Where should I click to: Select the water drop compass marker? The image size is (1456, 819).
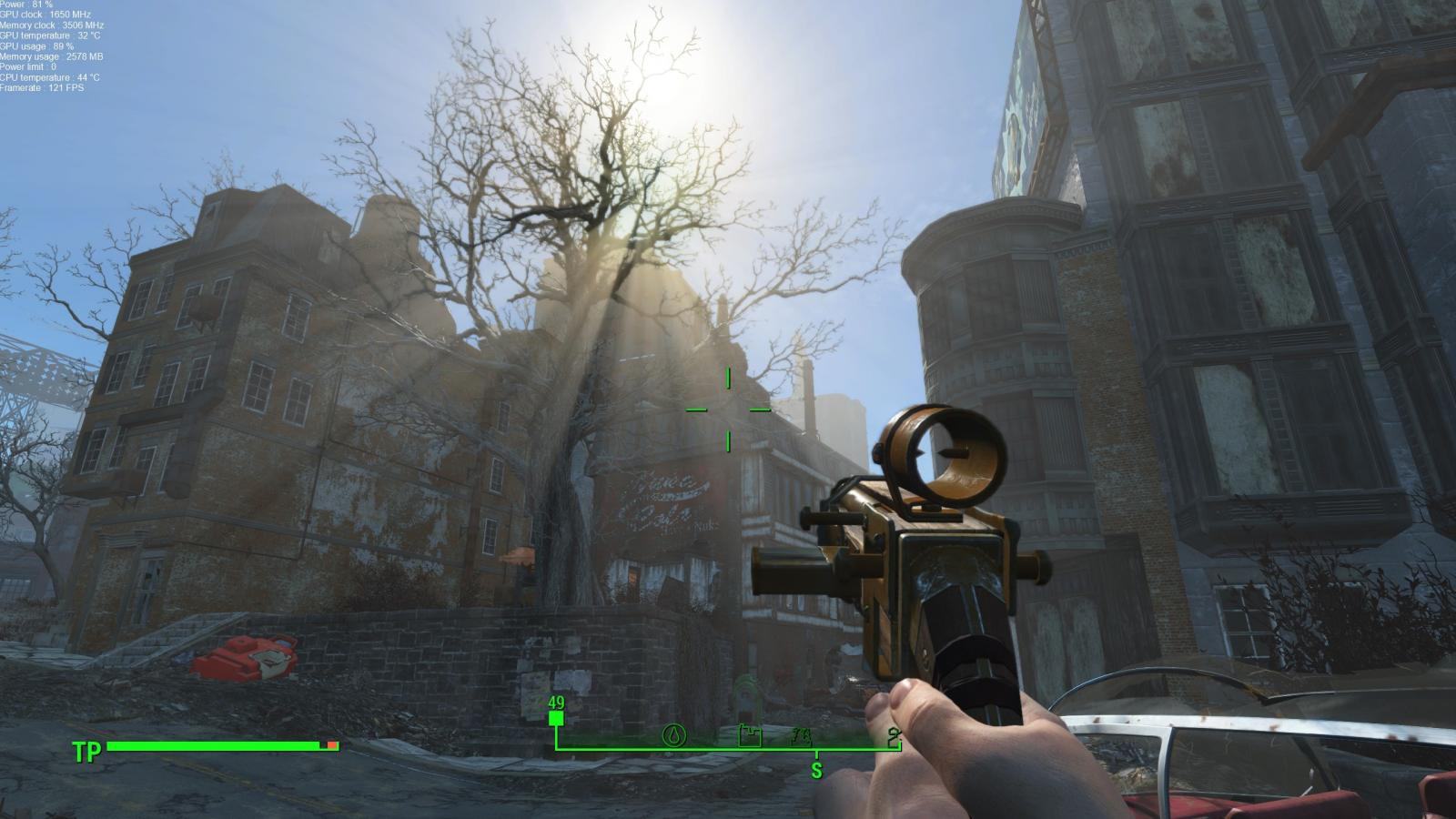[673, 734]
